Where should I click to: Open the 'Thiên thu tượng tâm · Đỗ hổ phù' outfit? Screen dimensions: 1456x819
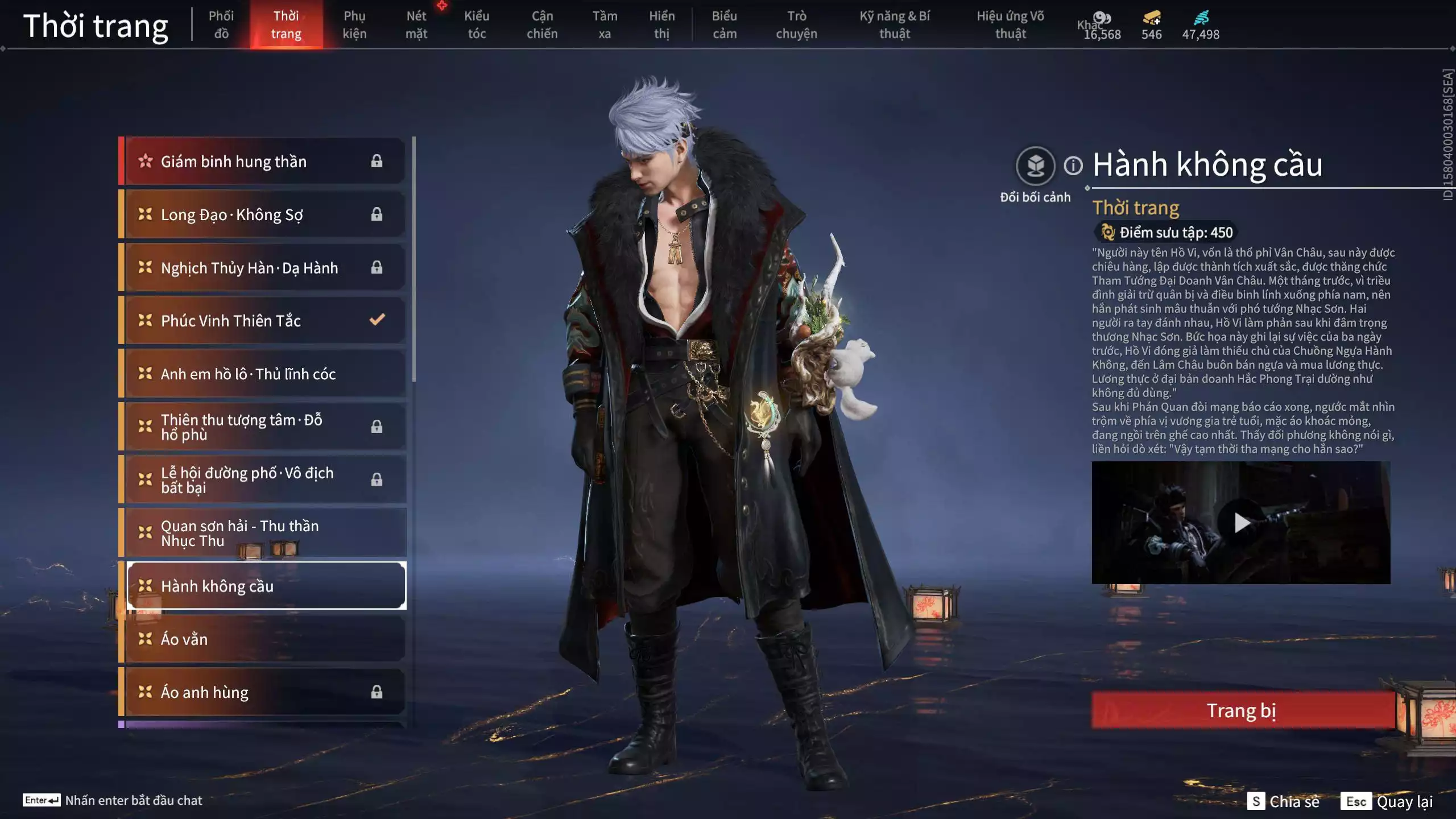pyautogui.click(x=239, y=427)
